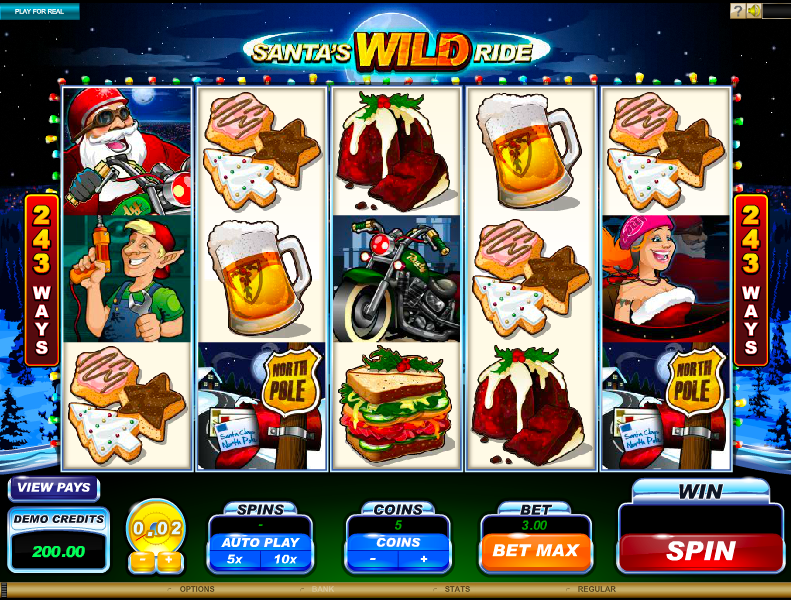Open the View Pays paytable
This screenshot has height=600, width=791.
pyautogui.click(x=54, y=489)
